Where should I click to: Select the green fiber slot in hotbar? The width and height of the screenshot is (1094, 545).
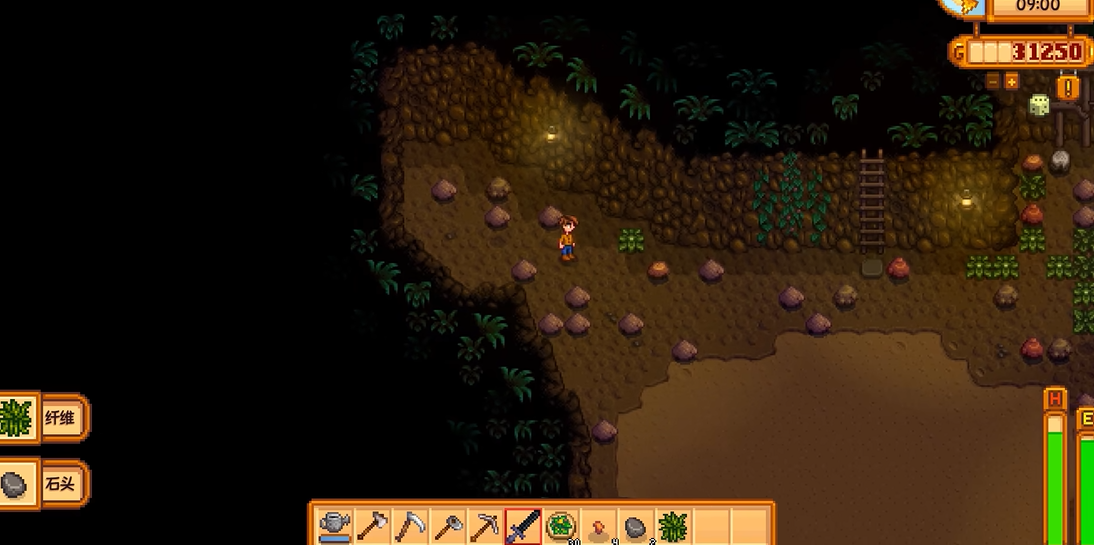[673, 524]
